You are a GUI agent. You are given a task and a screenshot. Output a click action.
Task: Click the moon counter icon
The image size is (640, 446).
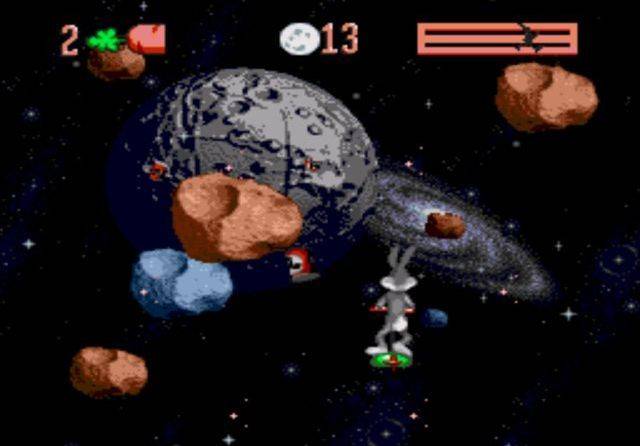point(299,39)
